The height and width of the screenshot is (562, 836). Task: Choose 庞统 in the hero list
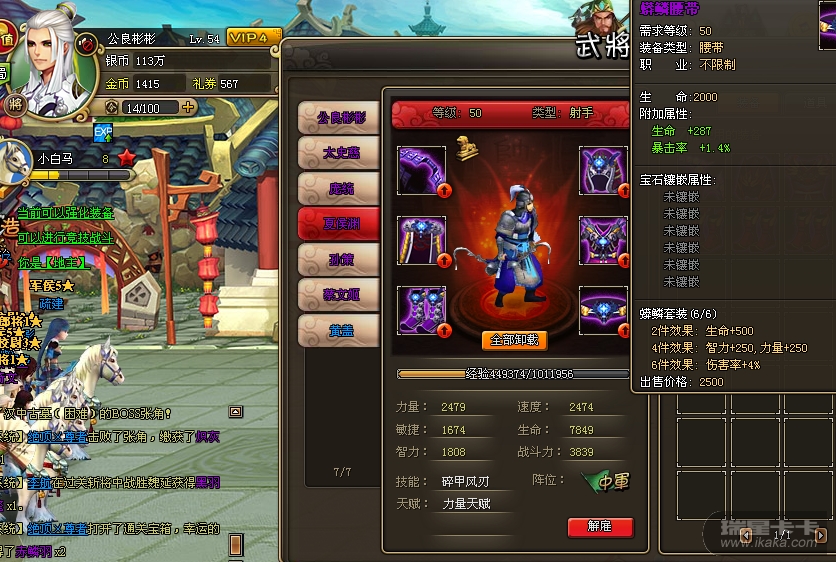[340, 188]
